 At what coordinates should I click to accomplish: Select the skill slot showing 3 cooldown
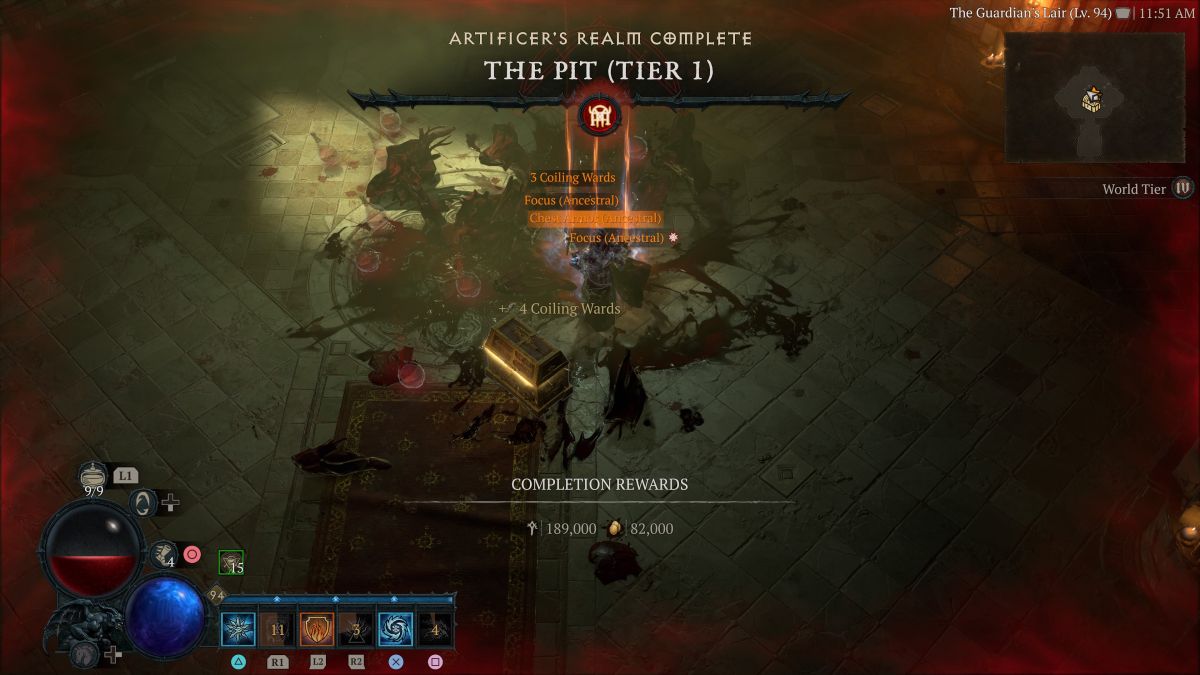pos(355,630)
